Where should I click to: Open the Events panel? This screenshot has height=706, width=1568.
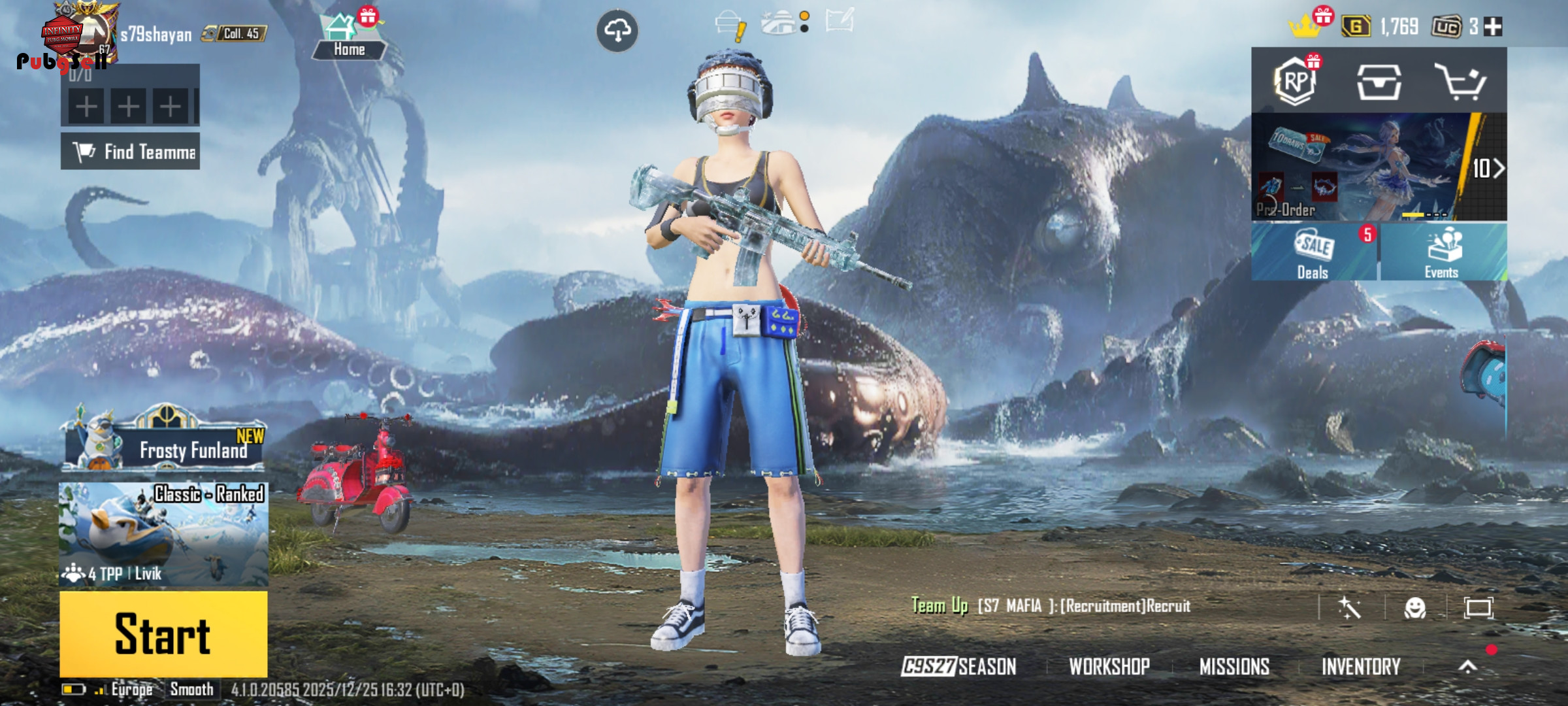1443,252
